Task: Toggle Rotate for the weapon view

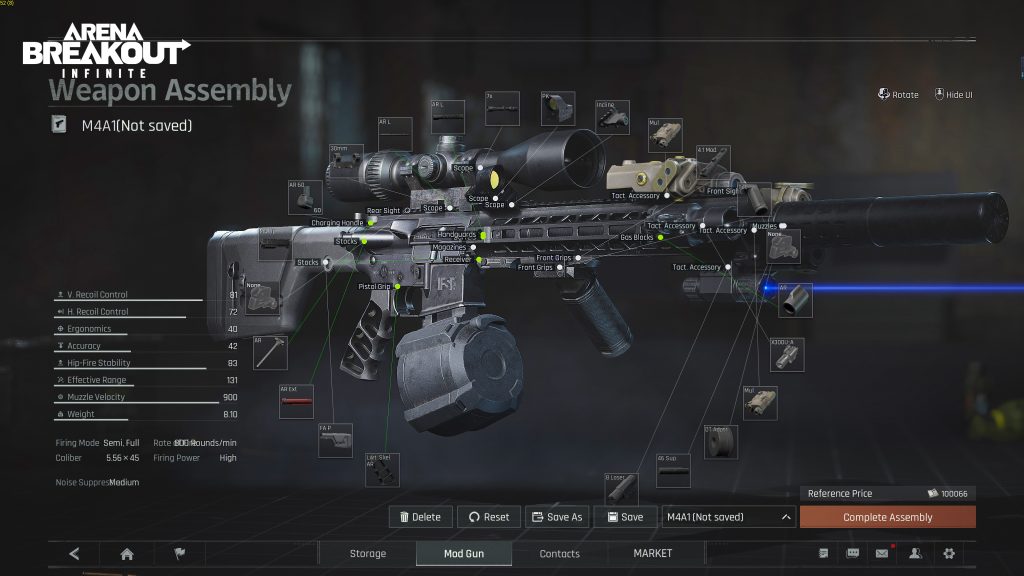Action: coord(898,95)
